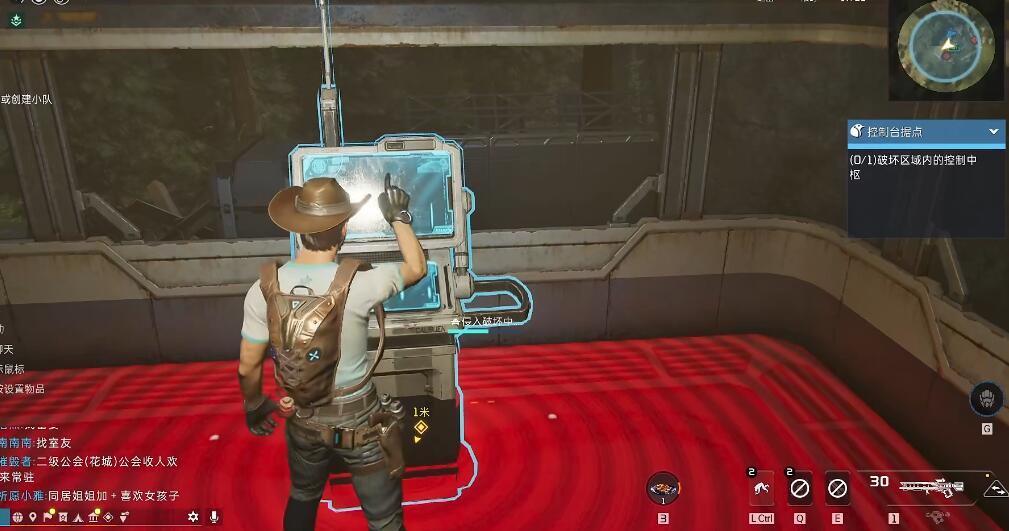Viewport: 1009px width, 531px height.
Task: Switch to the tent chat channel
Action: point(77,517)
